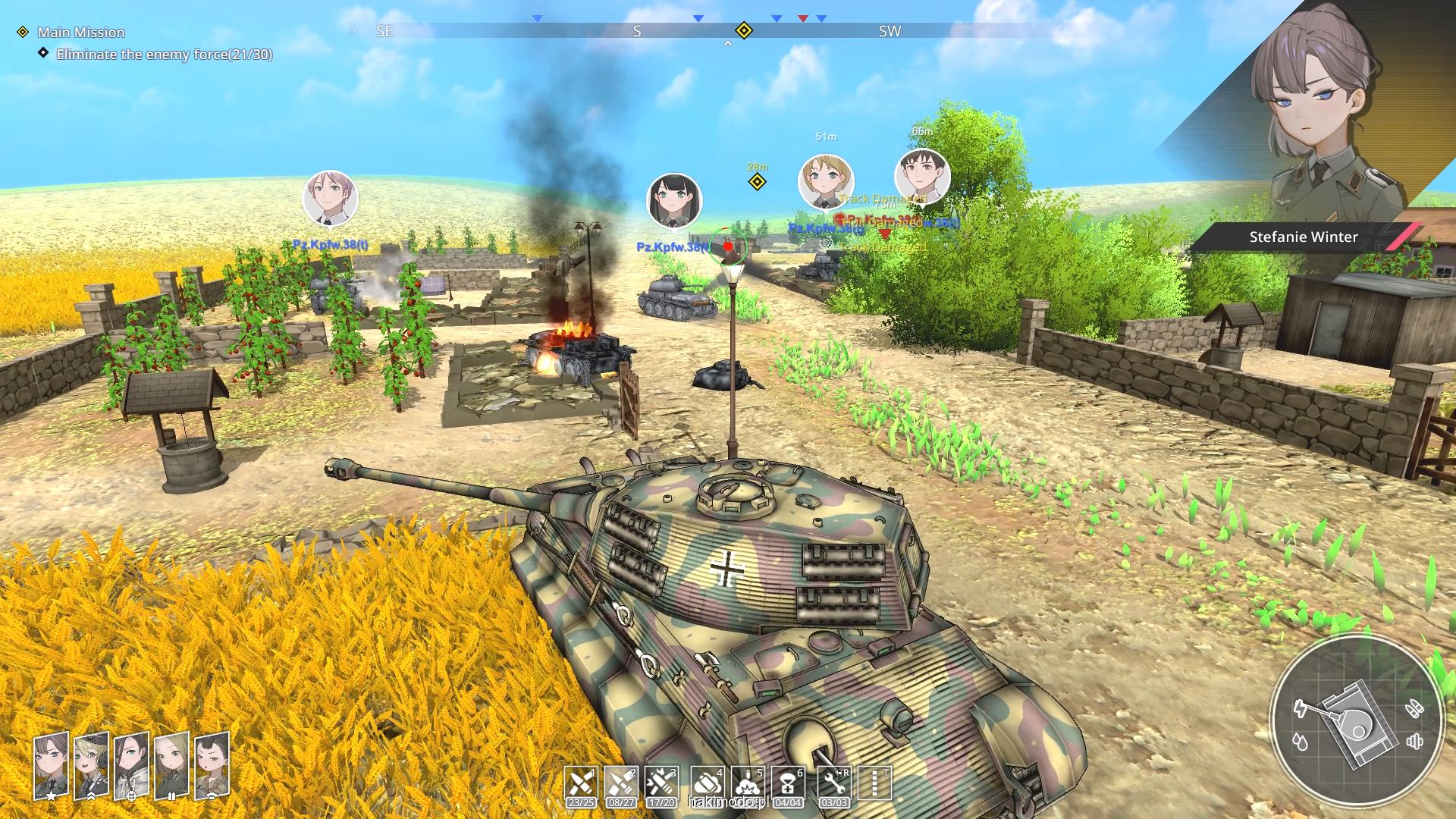Activate the smoke canister in slot 4
Viewport: 1456px width, 819px height.
pyautogui.click(x=707, y=786)
